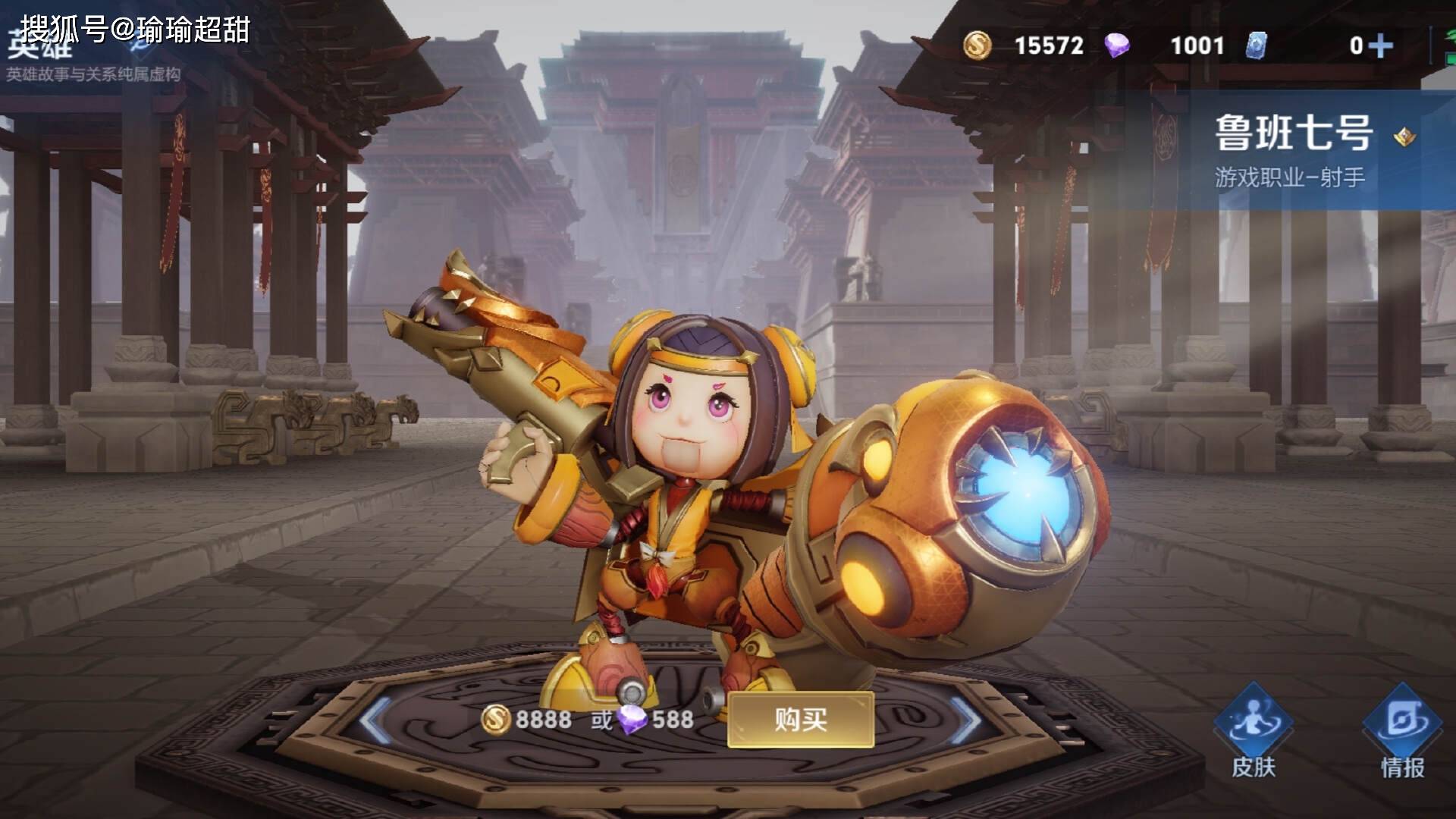Show the previous hero with left arrow

[x=375, y=719]
